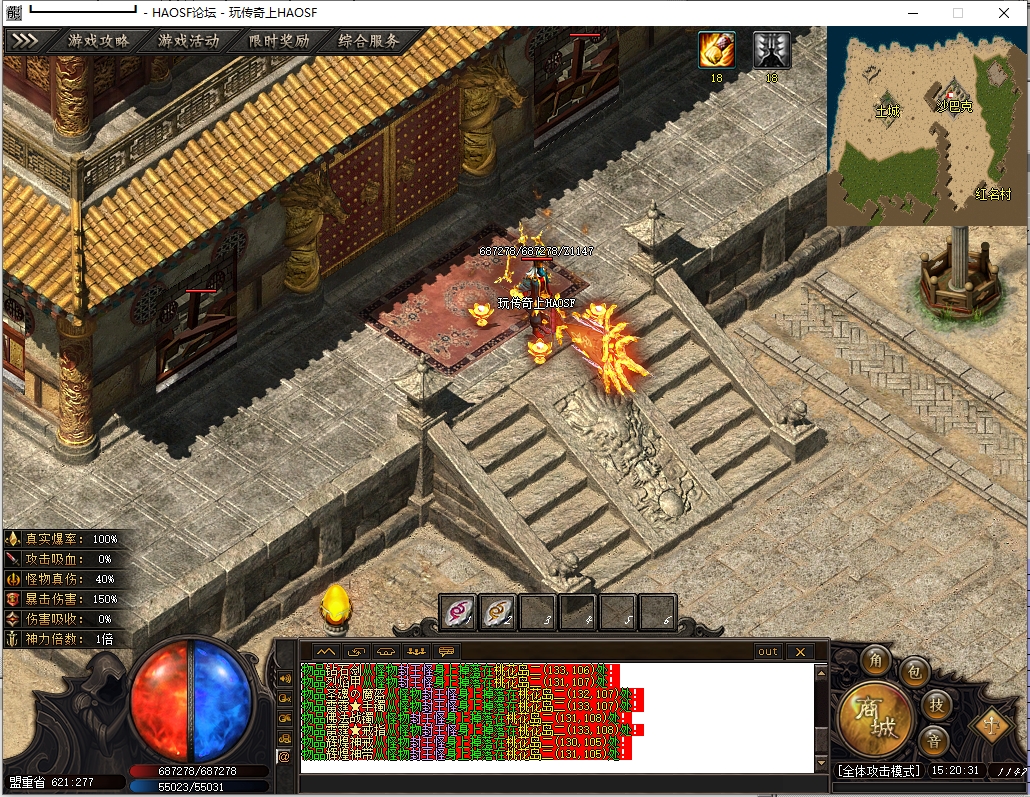Open the world minimap
Image resolution: width=1030 pixels, height=797 pixels.
(x=927, y=125)
